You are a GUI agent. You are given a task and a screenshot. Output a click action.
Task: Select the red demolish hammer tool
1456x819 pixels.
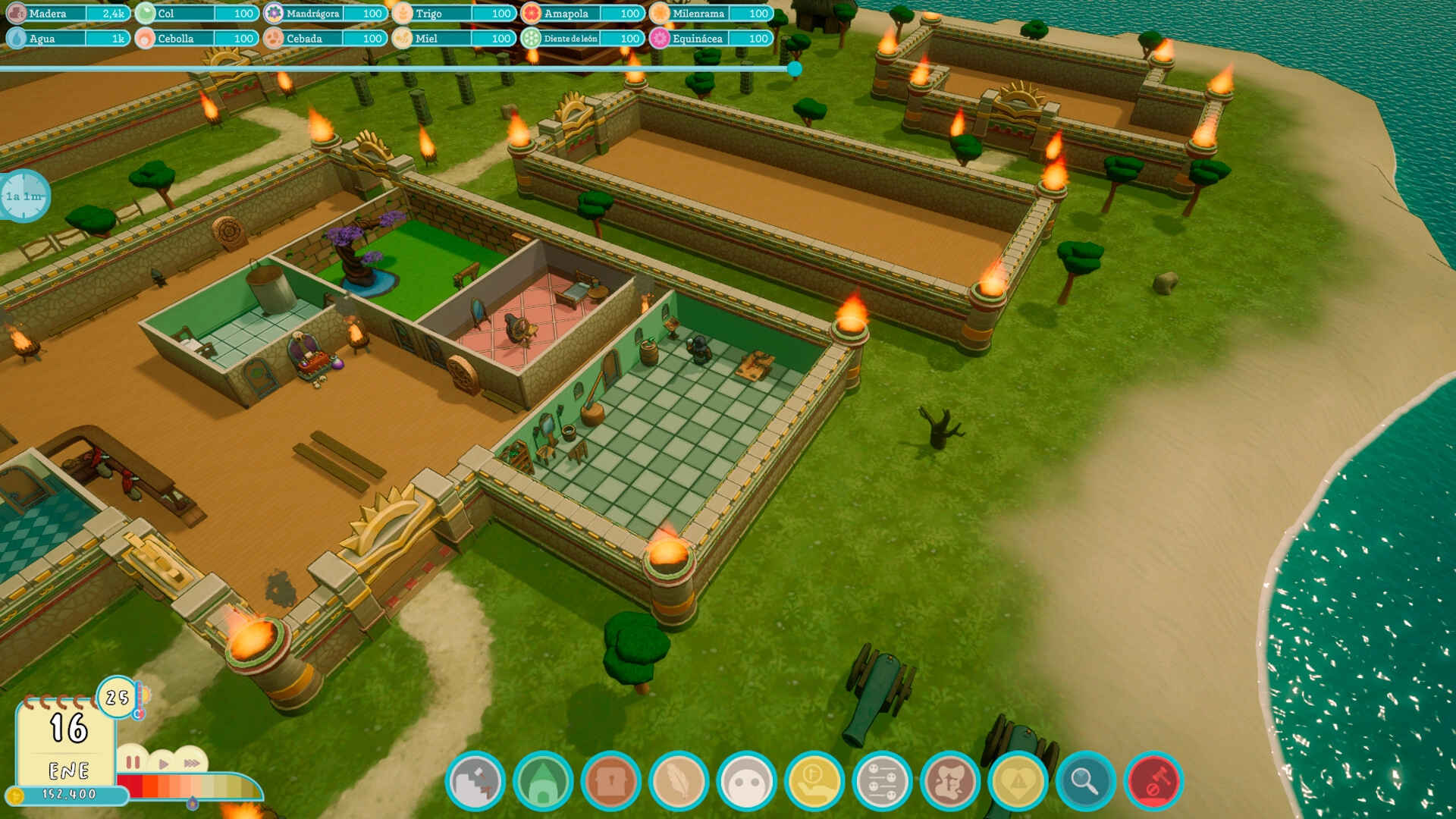1153,781
